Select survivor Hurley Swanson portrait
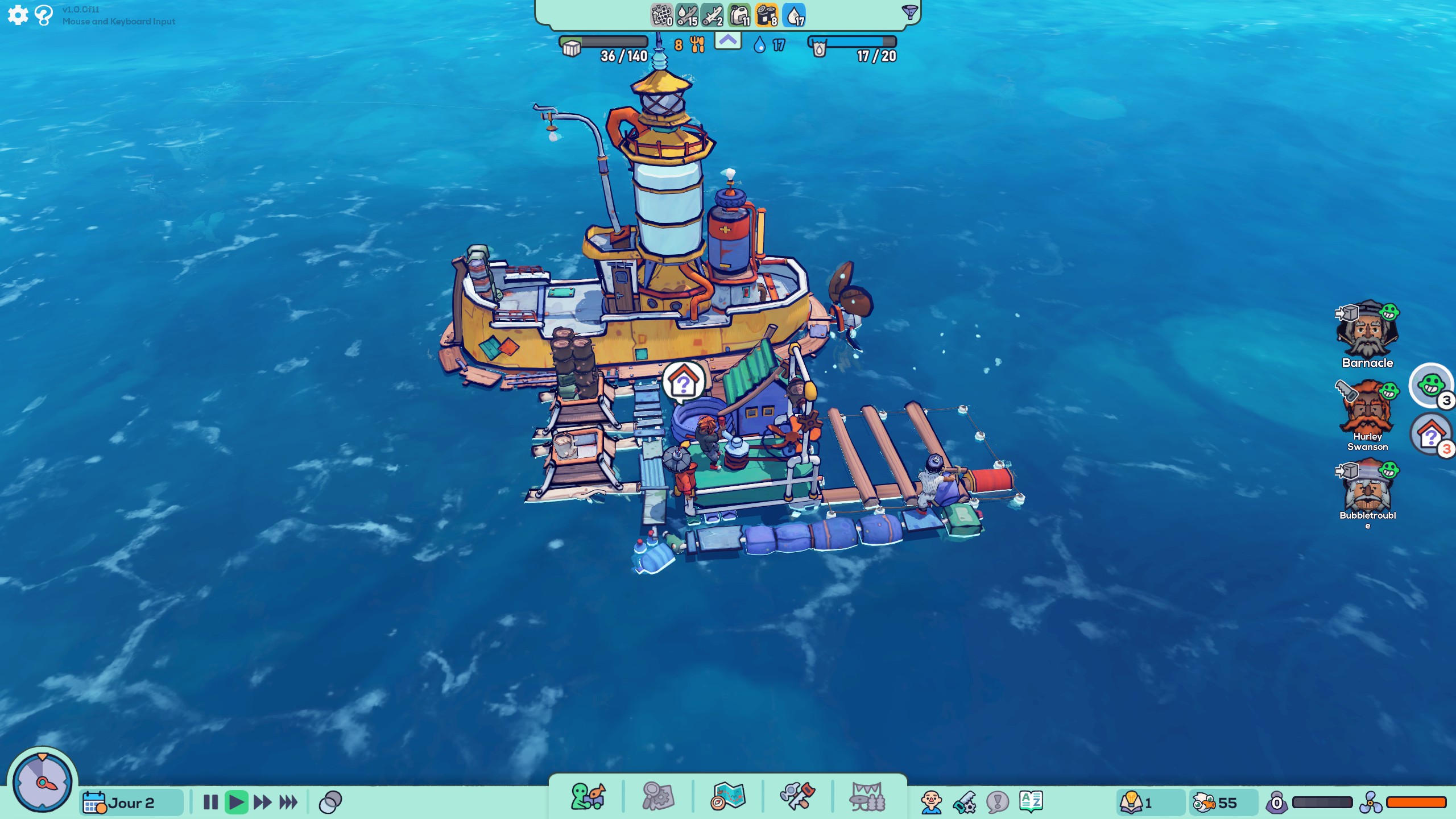The height and width of the screenshot is (819, 1456). coord(1367,409)
